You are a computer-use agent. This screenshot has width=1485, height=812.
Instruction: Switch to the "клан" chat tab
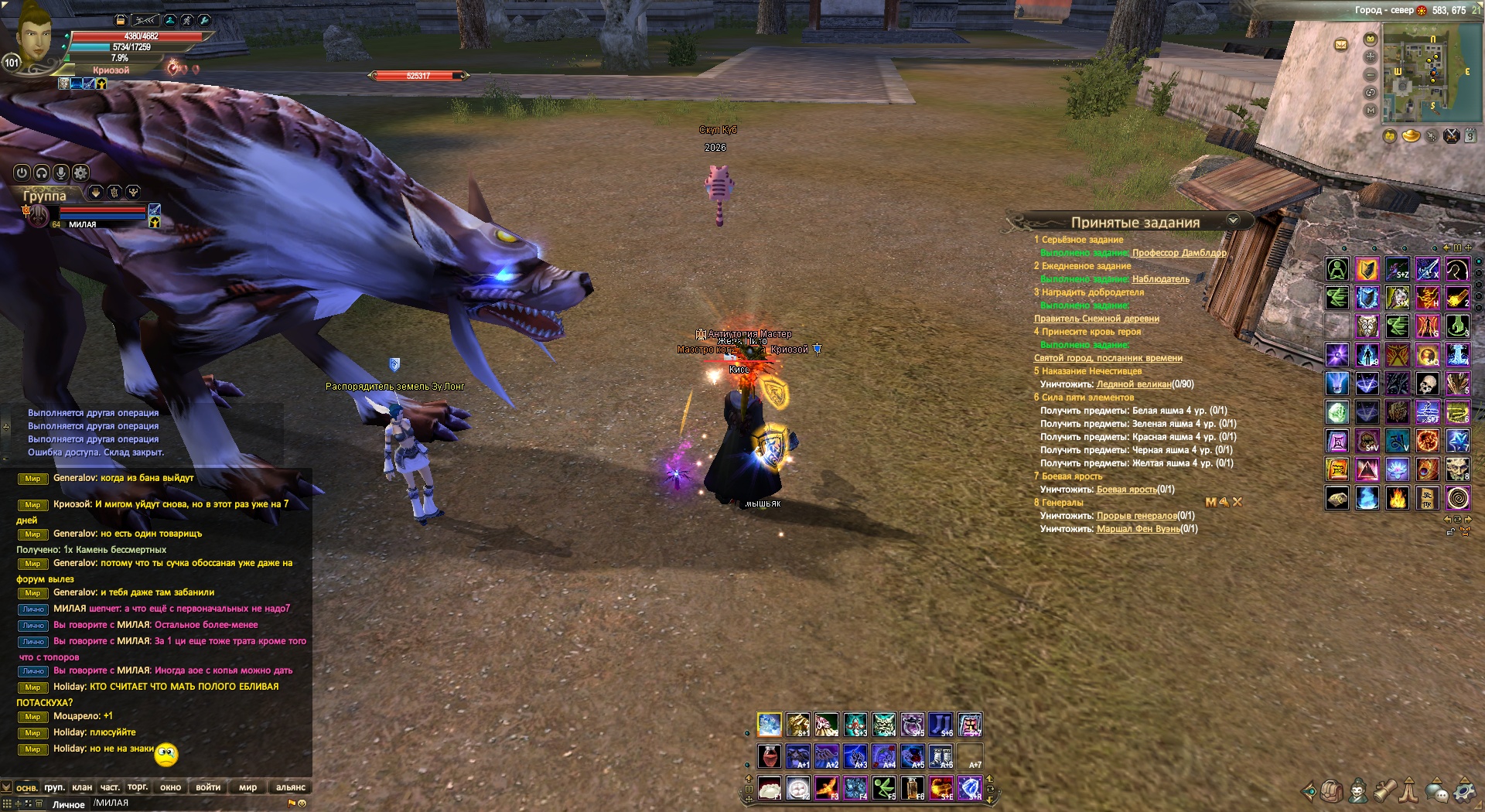[x=82, y=787]
